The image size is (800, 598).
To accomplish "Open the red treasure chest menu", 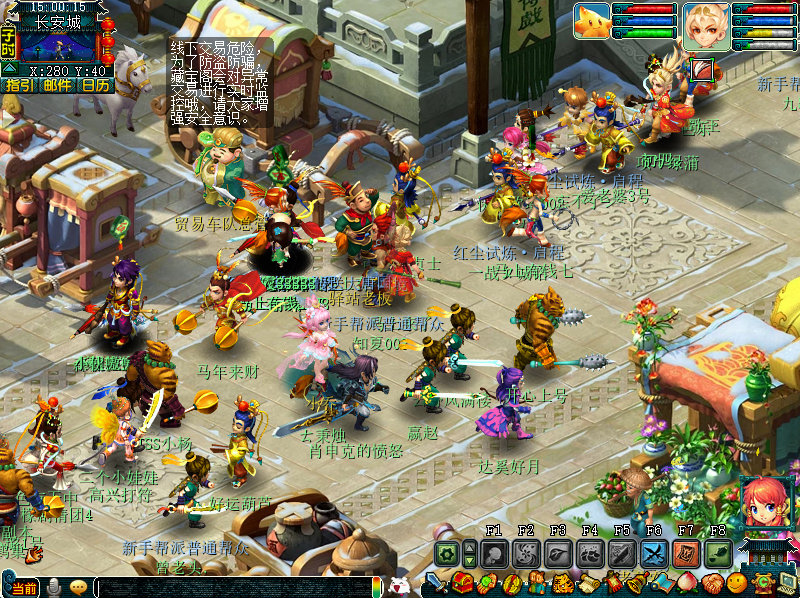I will [463, 583].
